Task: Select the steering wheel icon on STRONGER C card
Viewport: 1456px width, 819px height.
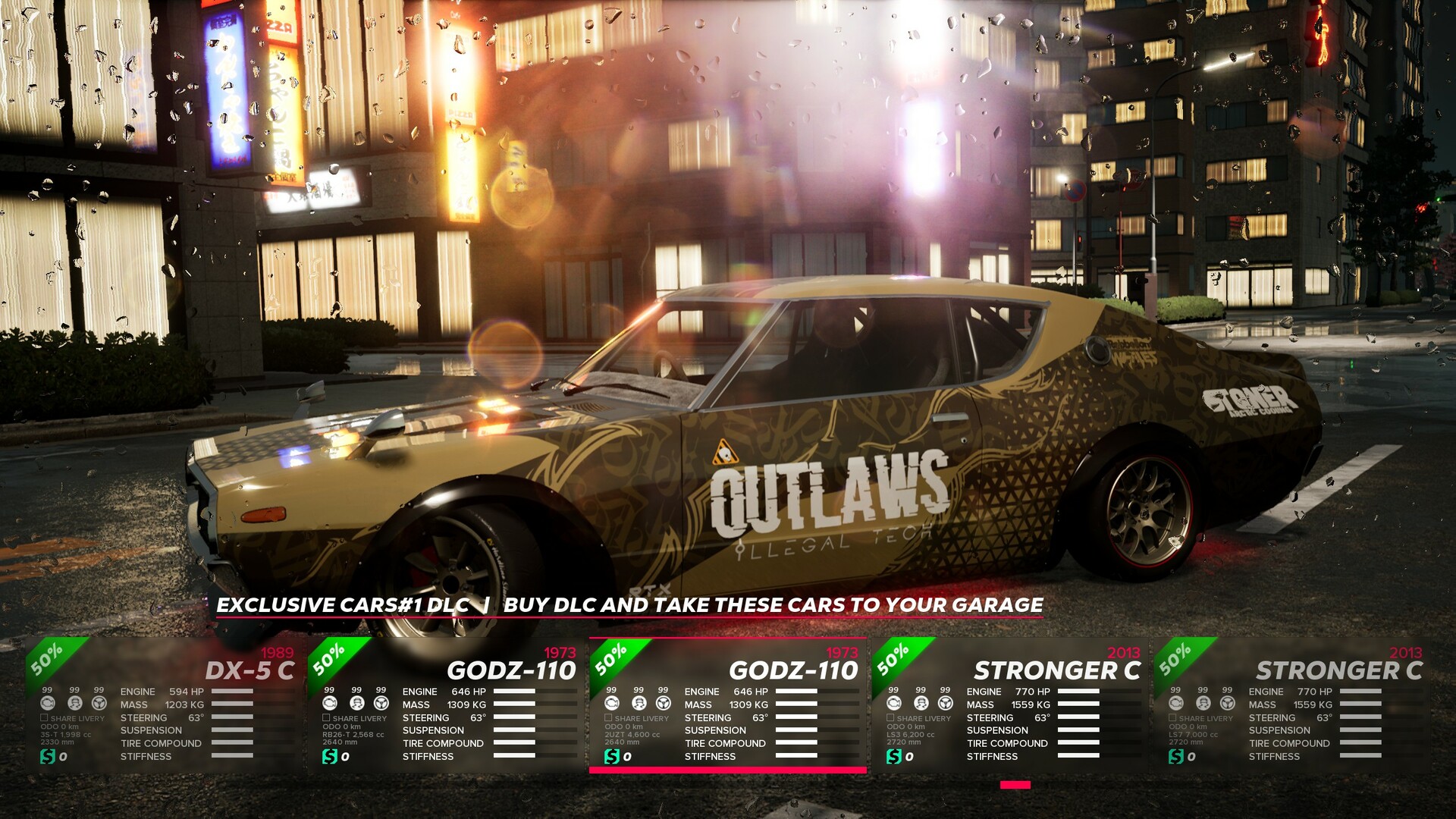Action: tap(944, 704)
